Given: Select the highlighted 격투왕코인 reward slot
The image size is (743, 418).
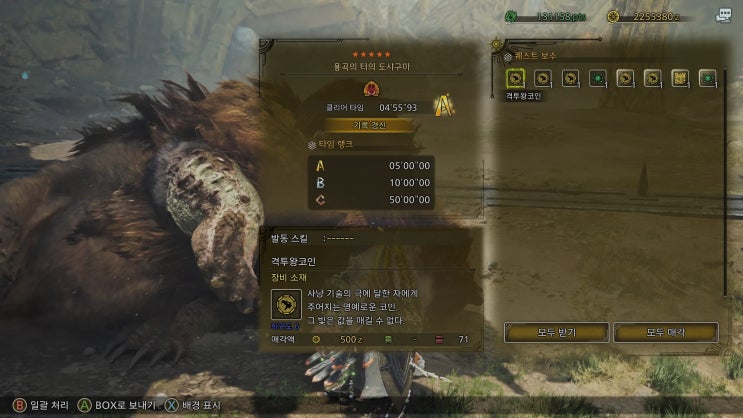Looking at the screenshot, I should click(x=515, y=77).
